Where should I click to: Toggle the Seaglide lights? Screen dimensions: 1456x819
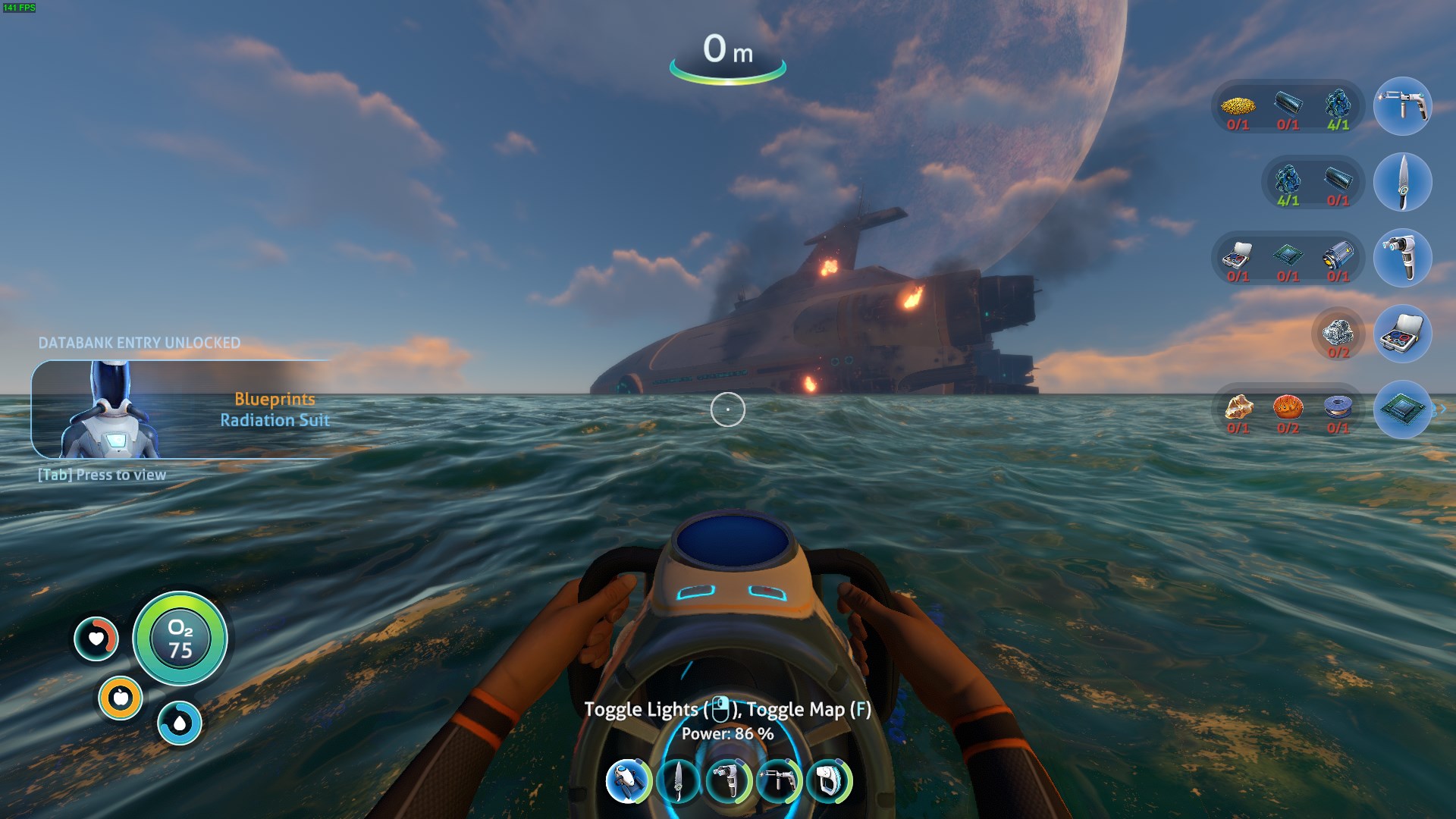[645, 709]
